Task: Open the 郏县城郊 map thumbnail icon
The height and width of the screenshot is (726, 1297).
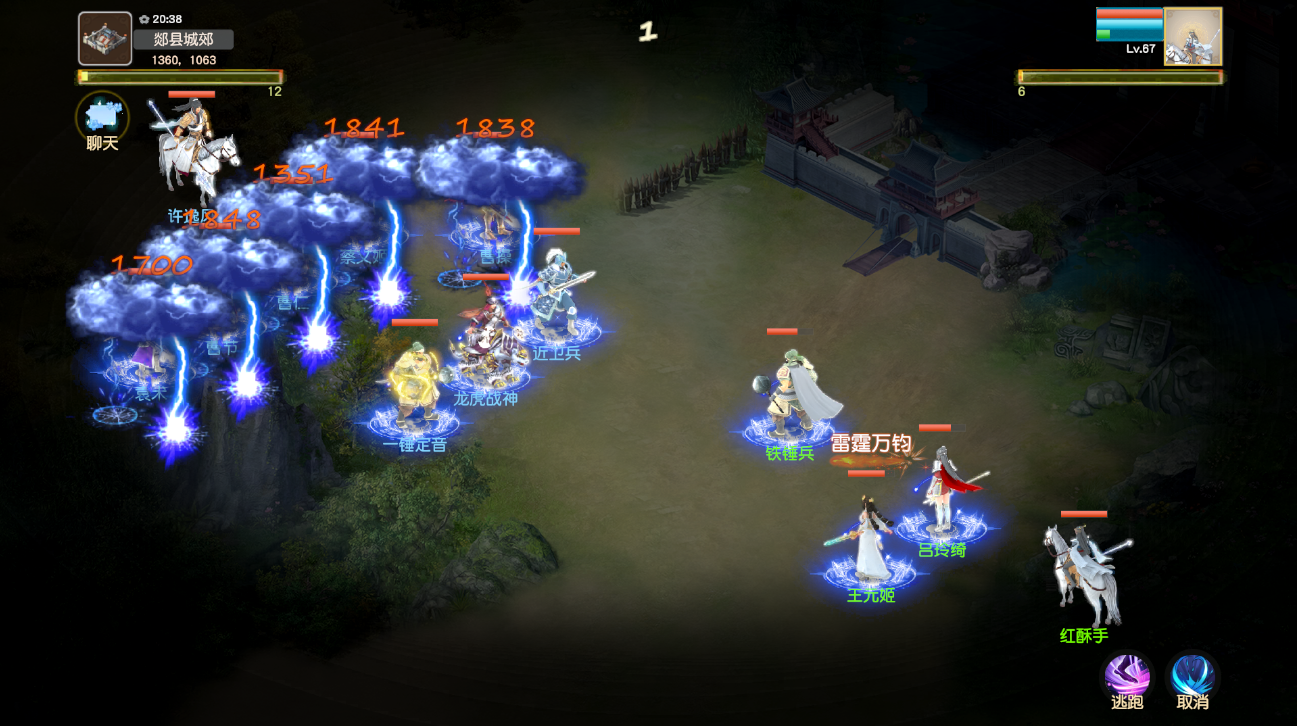Action: point(103,36)
